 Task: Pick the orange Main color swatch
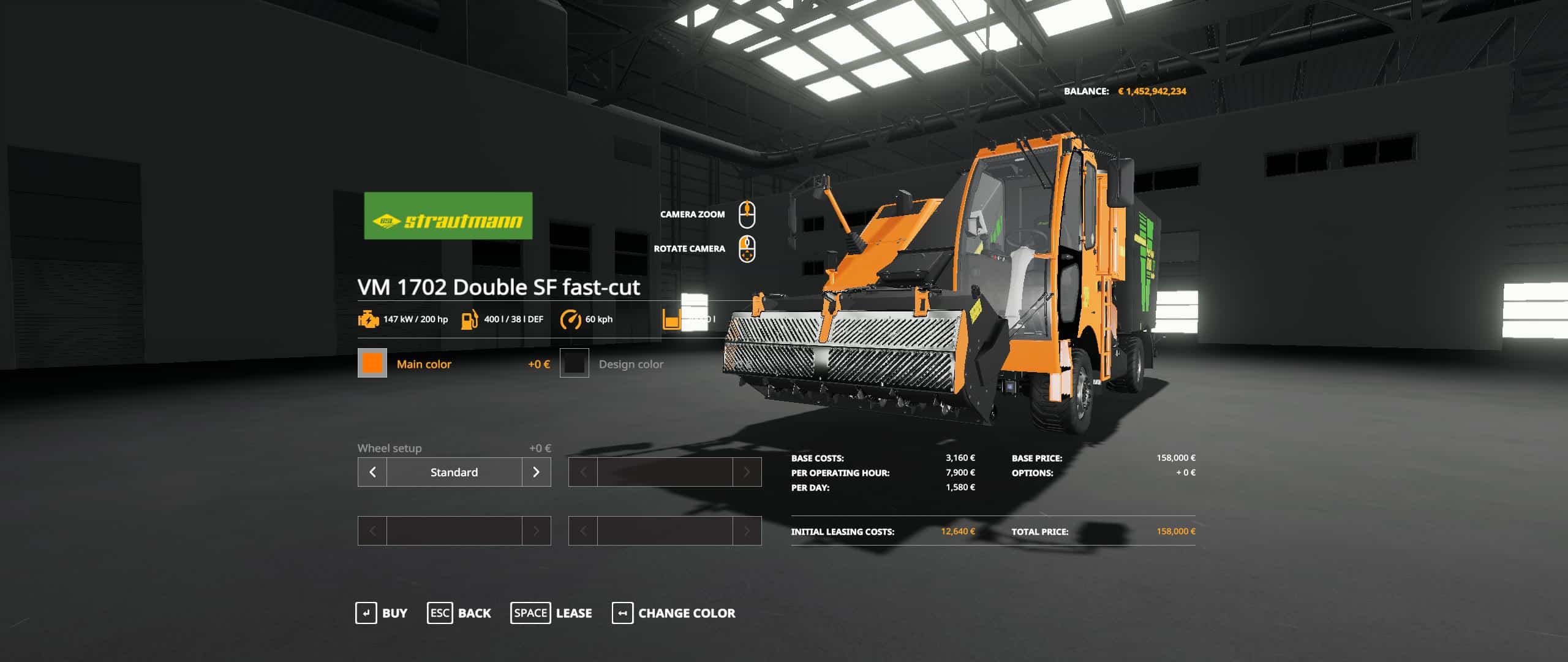372,363
